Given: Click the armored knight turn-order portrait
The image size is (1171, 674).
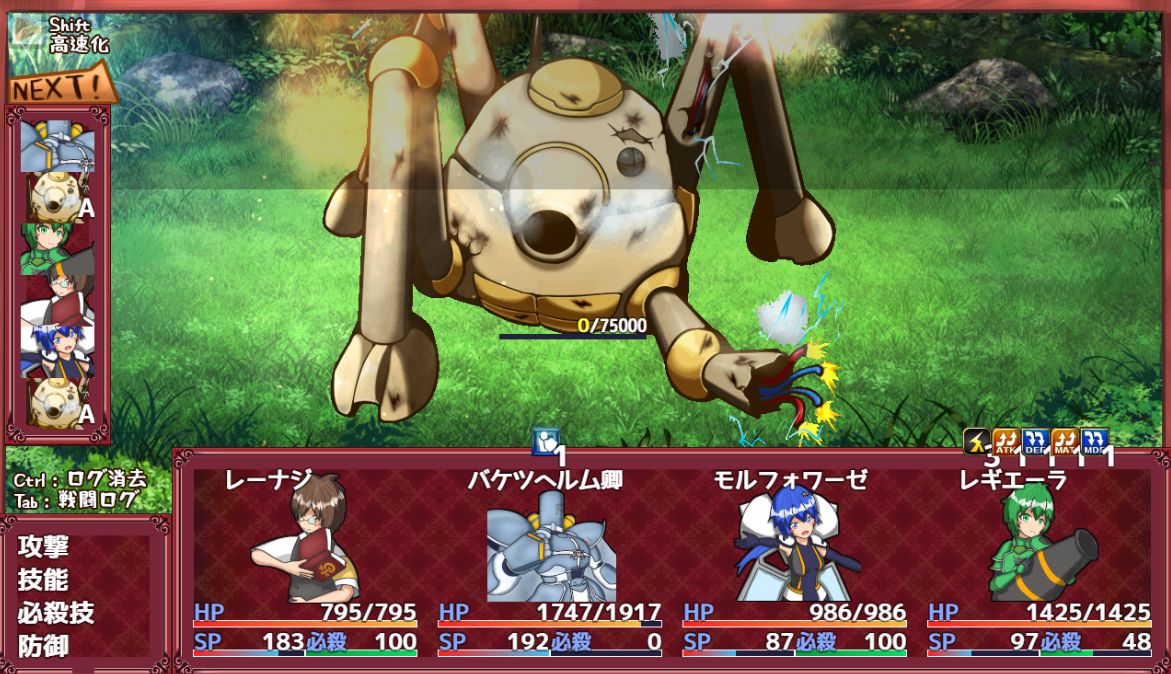Looking at the screenshot, I should 57,145.
